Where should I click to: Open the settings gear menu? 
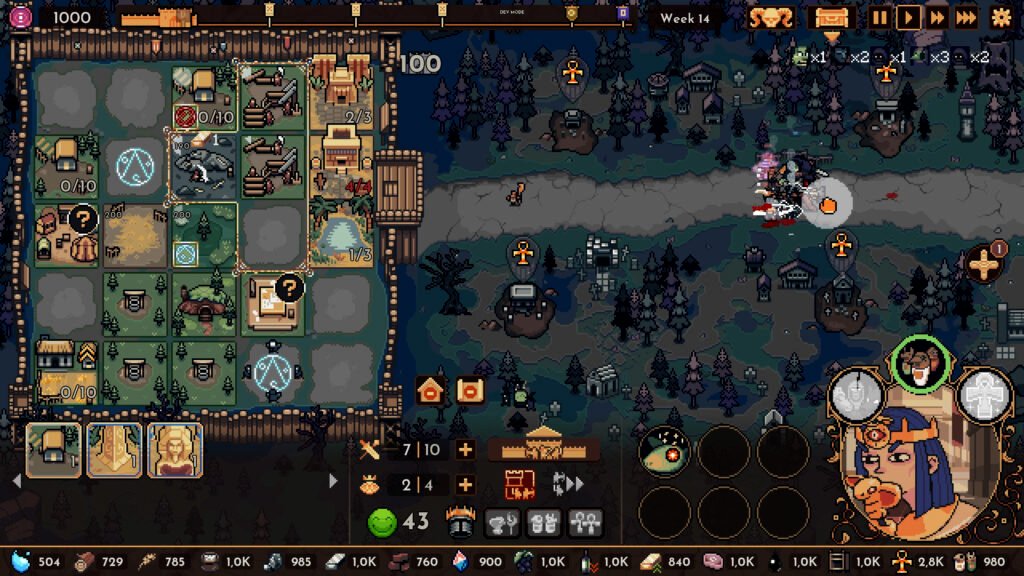[x=1001, y=17]
